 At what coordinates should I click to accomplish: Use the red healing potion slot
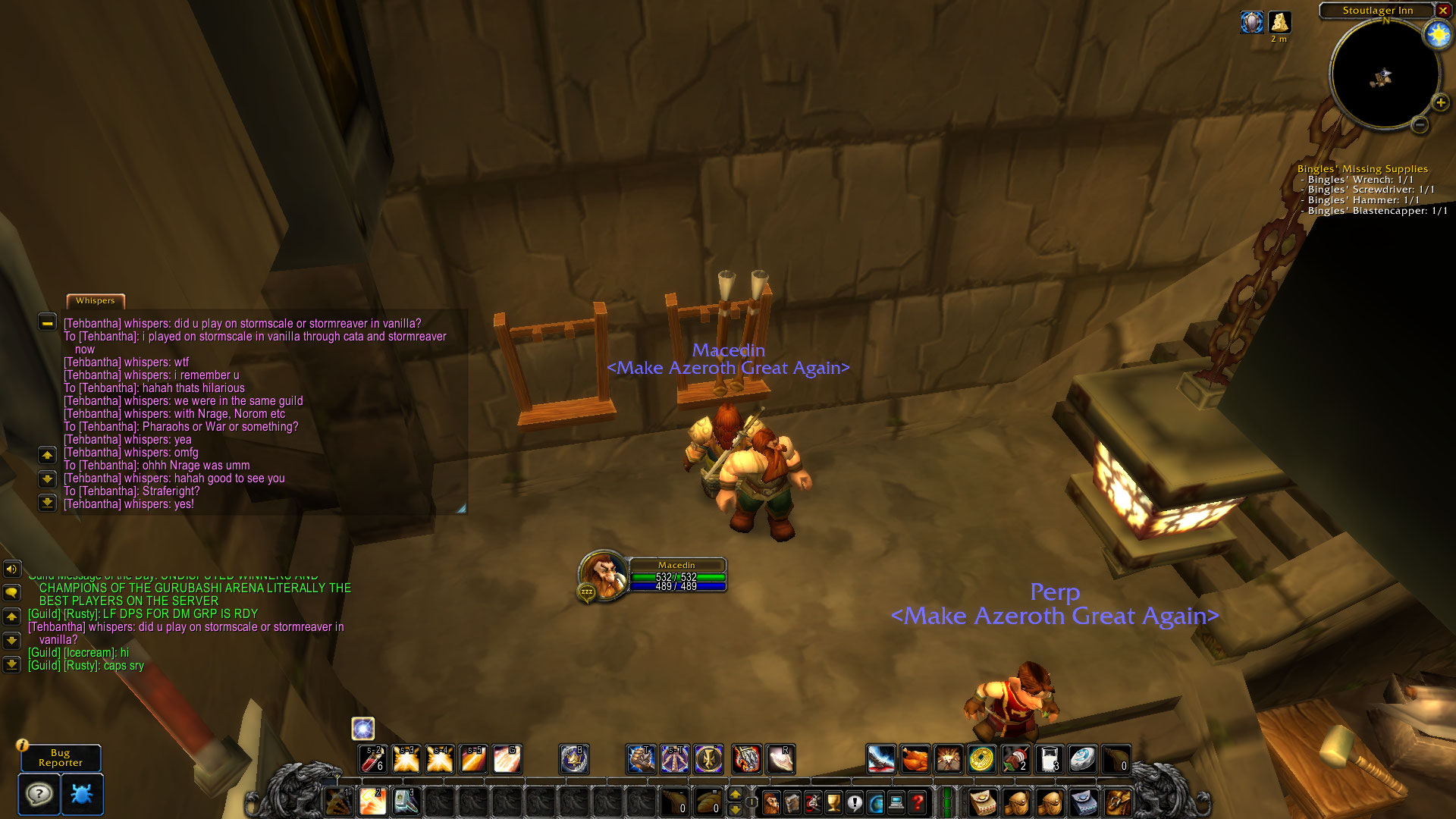[372, 758]
